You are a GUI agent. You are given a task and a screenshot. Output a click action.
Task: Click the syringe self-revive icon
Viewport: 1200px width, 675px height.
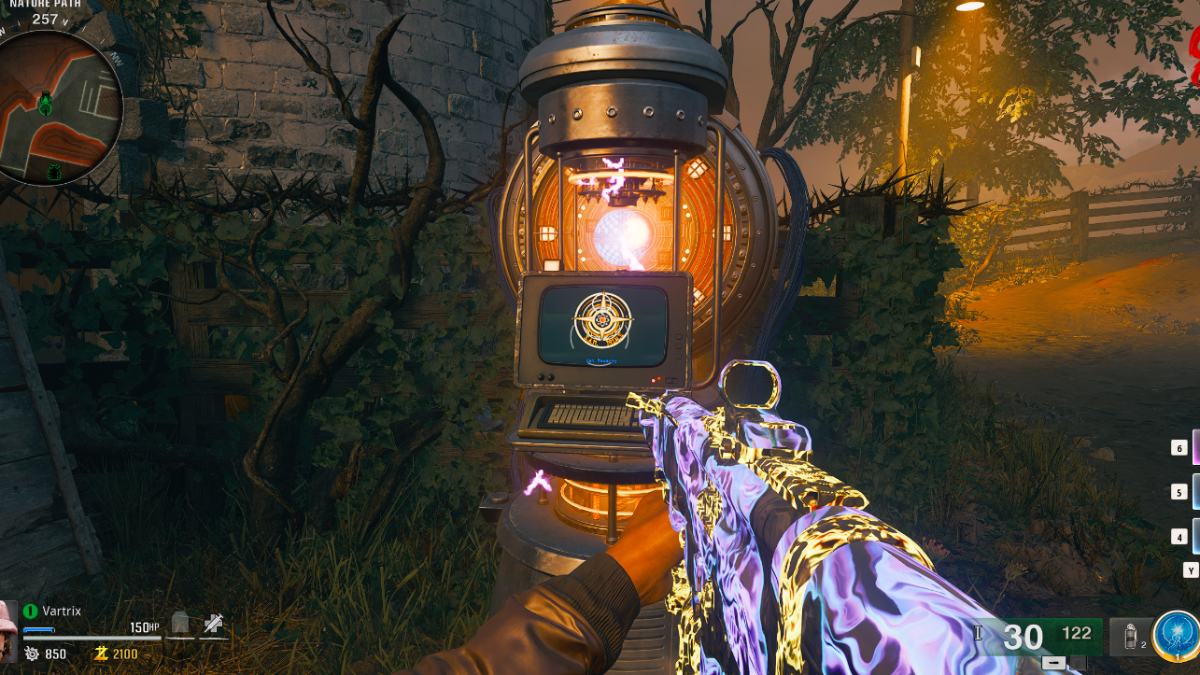[213, 624]
